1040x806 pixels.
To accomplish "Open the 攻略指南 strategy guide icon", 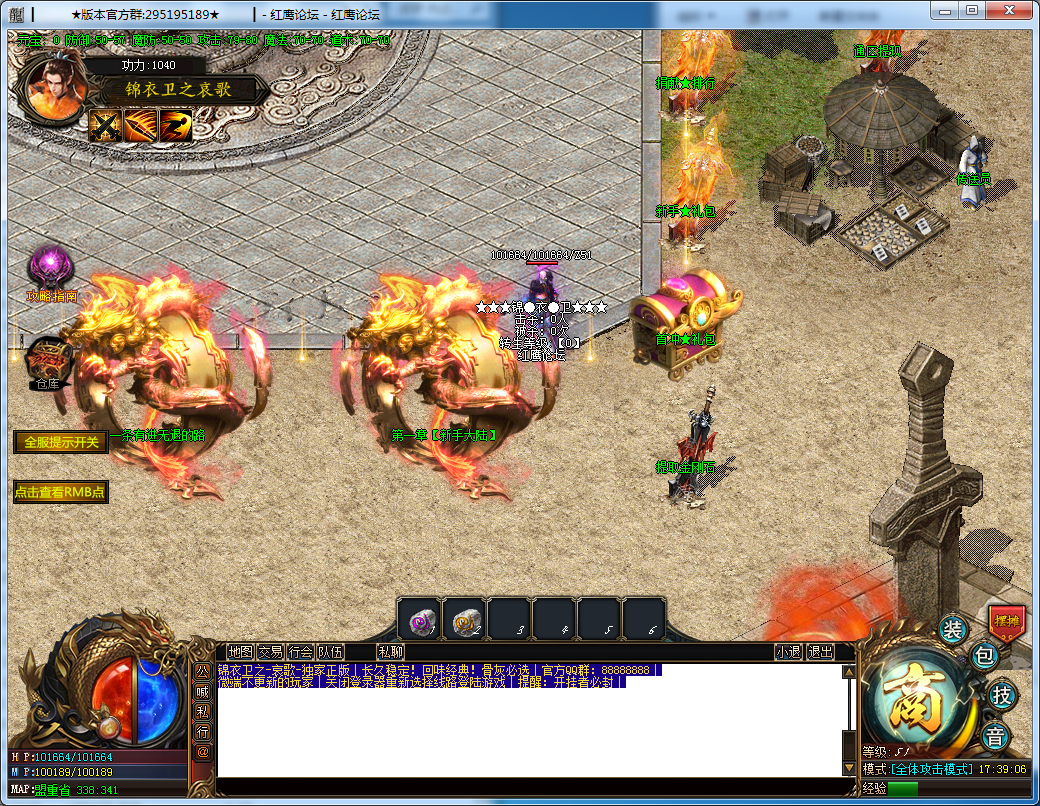I will (x=51, y=269).
